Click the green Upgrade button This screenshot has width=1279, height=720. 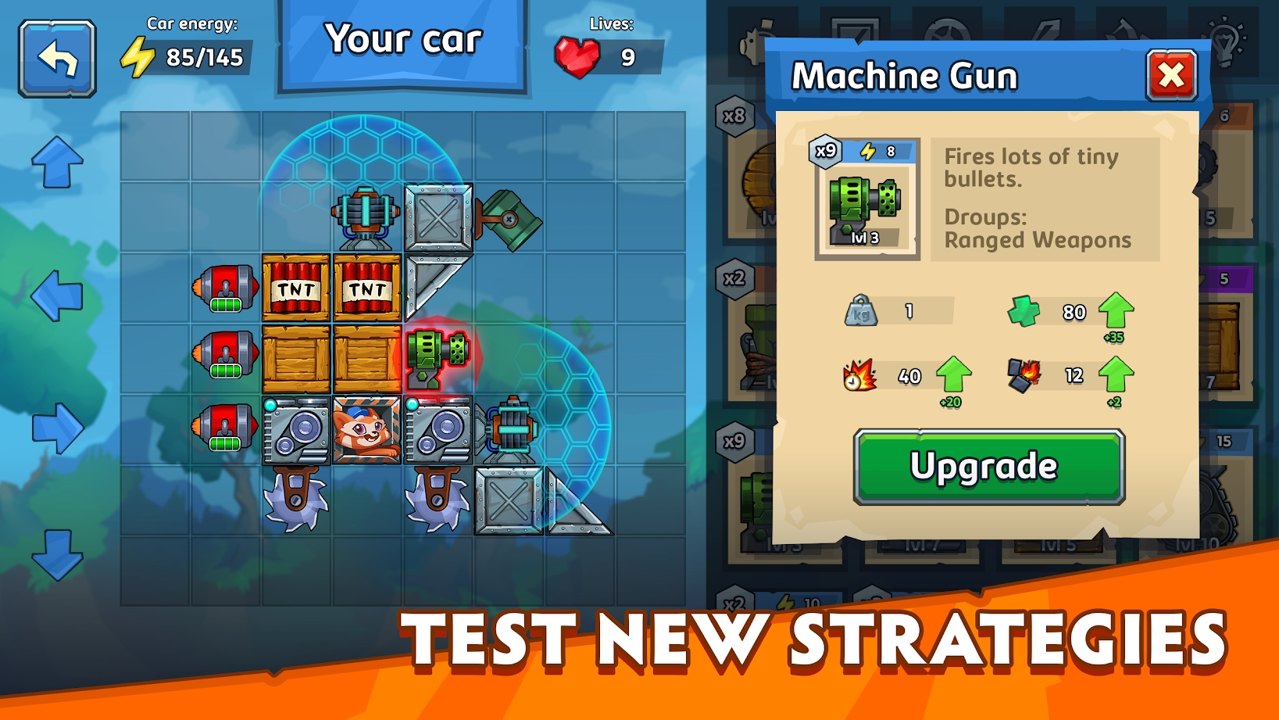(988, 467)
